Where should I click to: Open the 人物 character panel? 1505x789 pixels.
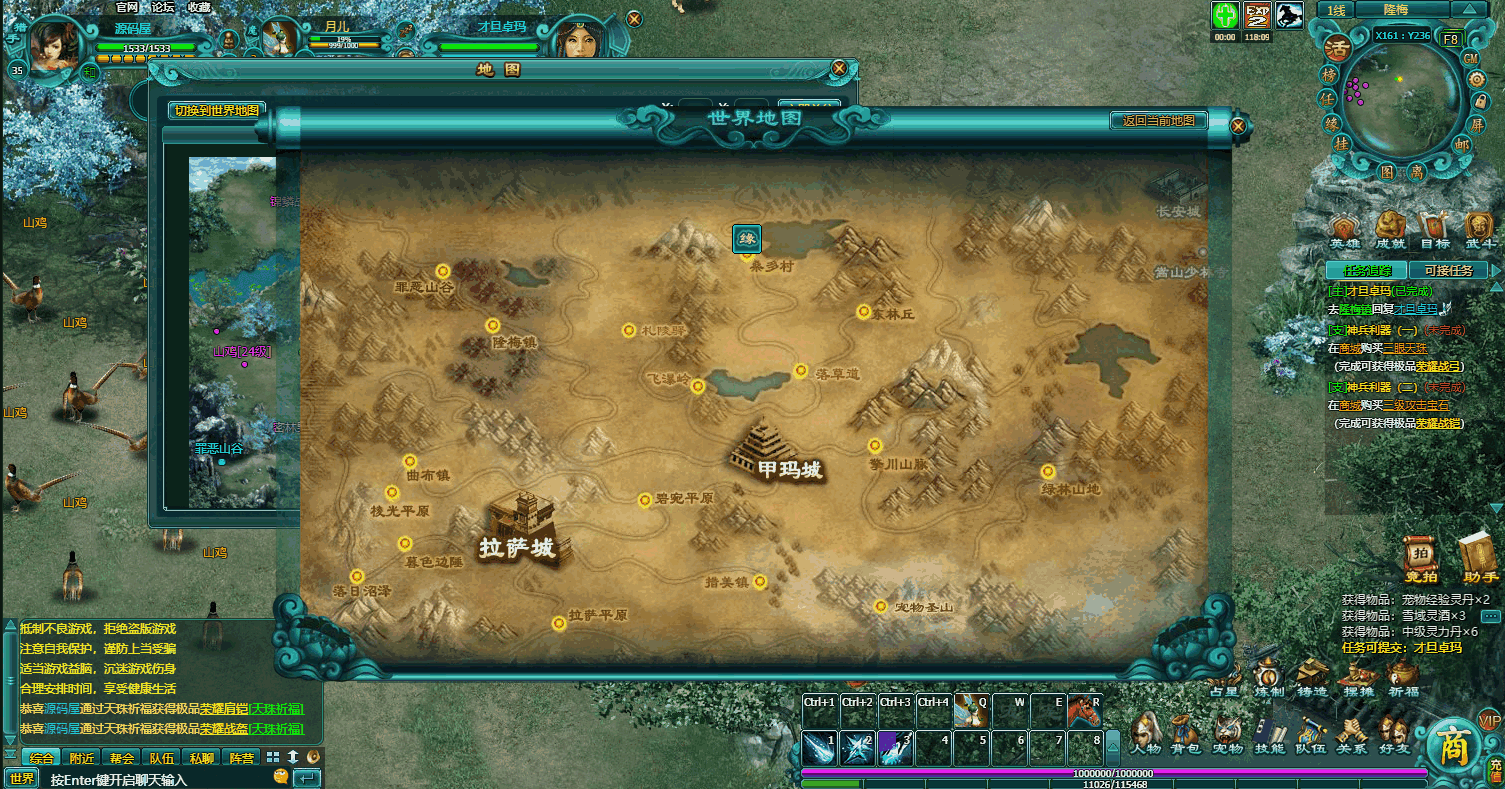1145,733
